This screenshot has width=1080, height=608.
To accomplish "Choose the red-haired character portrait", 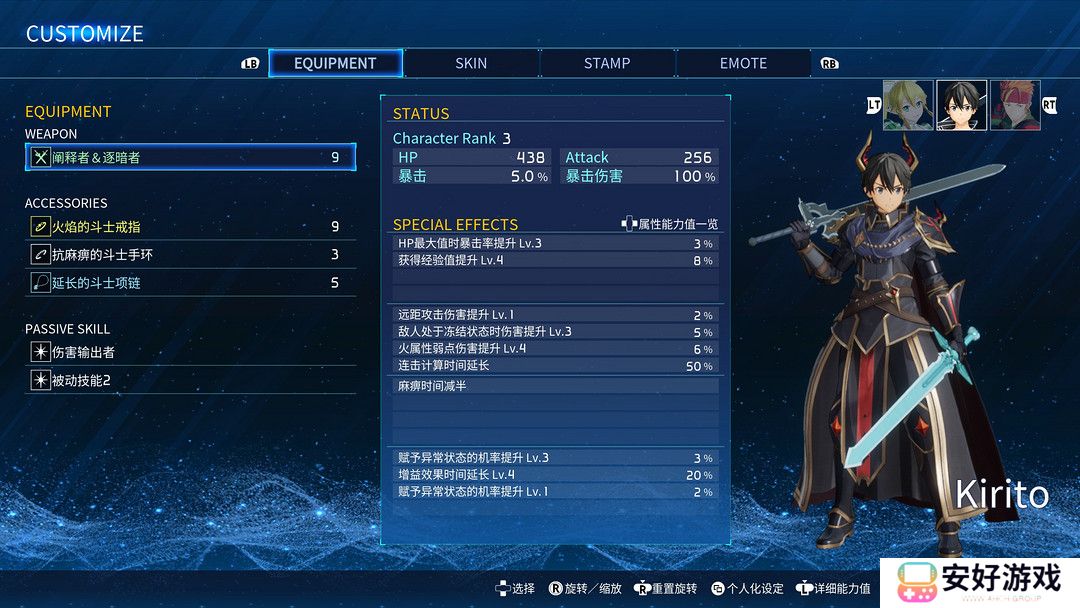I will pos(1014,105).
